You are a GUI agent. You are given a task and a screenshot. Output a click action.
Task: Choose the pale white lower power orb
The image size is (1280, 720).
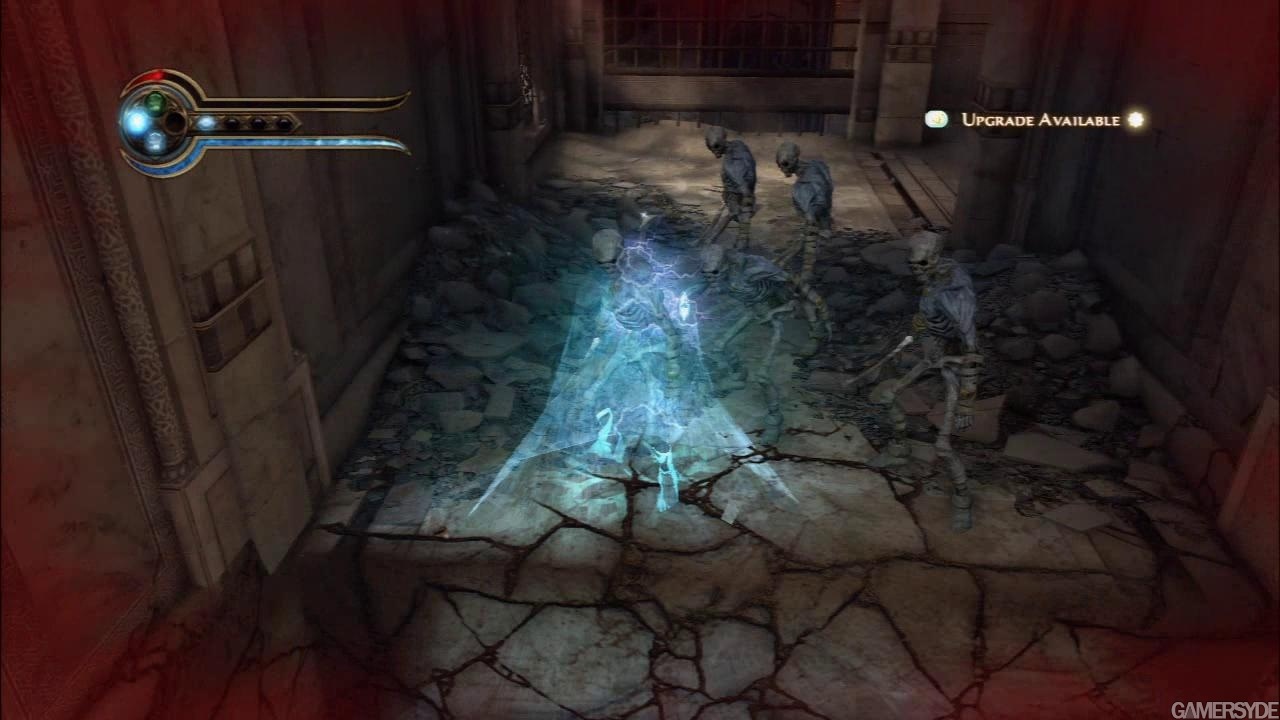(x=155, y=143)
